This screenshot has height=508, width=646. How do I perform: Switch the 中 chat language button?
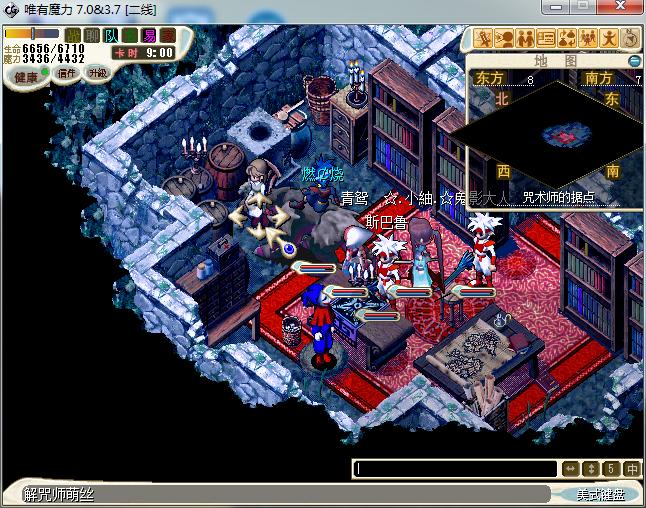coord(632,468)
